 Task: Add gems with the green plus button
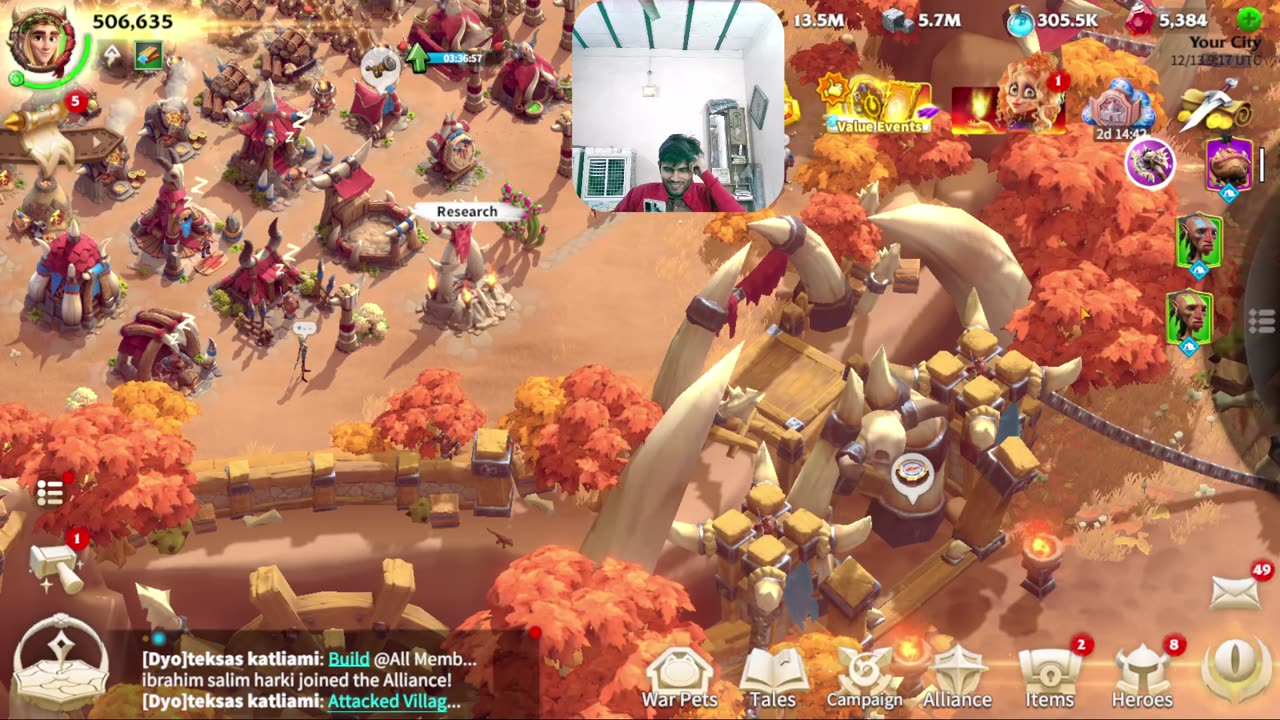pyautogui.click(x=1249, y=19)
